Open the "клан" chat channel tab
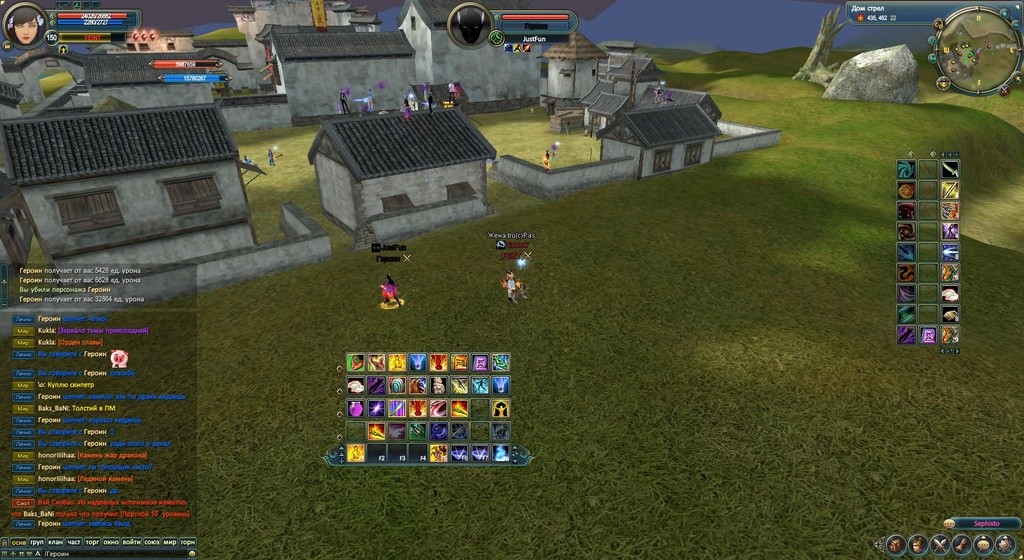 tap(56, 542)
